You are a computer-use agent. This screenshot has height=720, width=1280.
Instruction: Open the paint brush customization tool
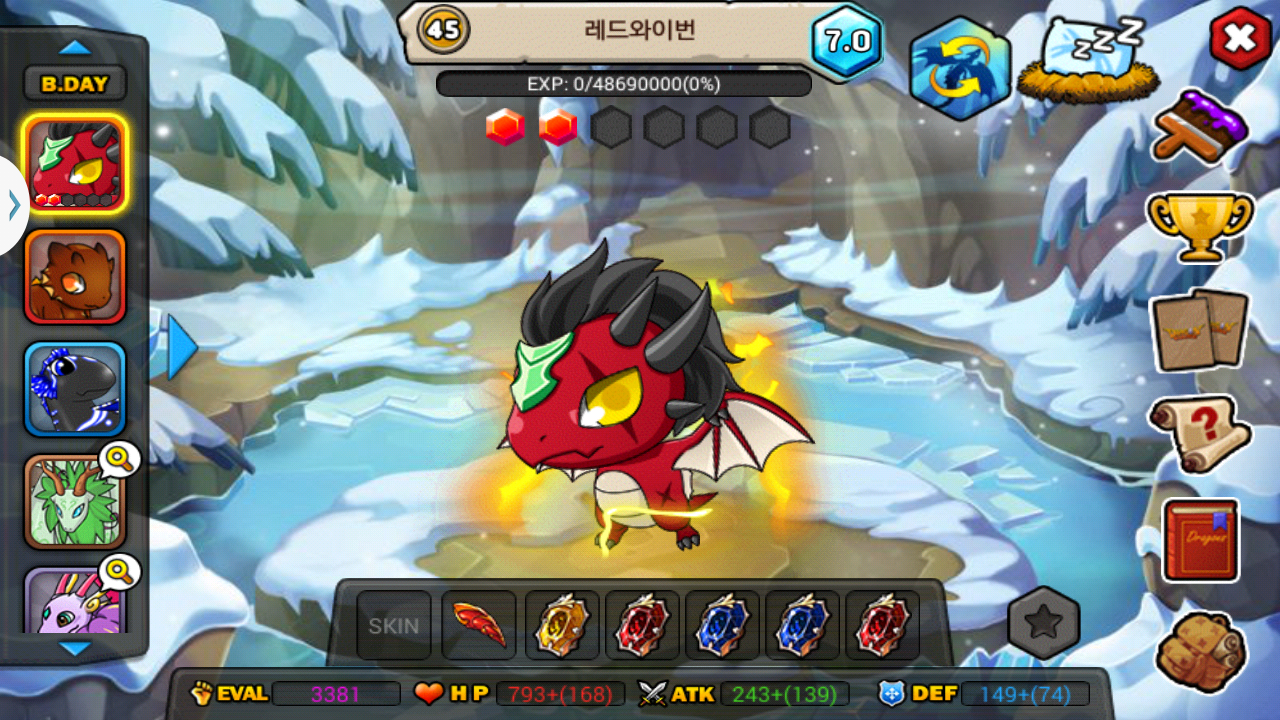pyautogui.click(x=1200, y=126)
